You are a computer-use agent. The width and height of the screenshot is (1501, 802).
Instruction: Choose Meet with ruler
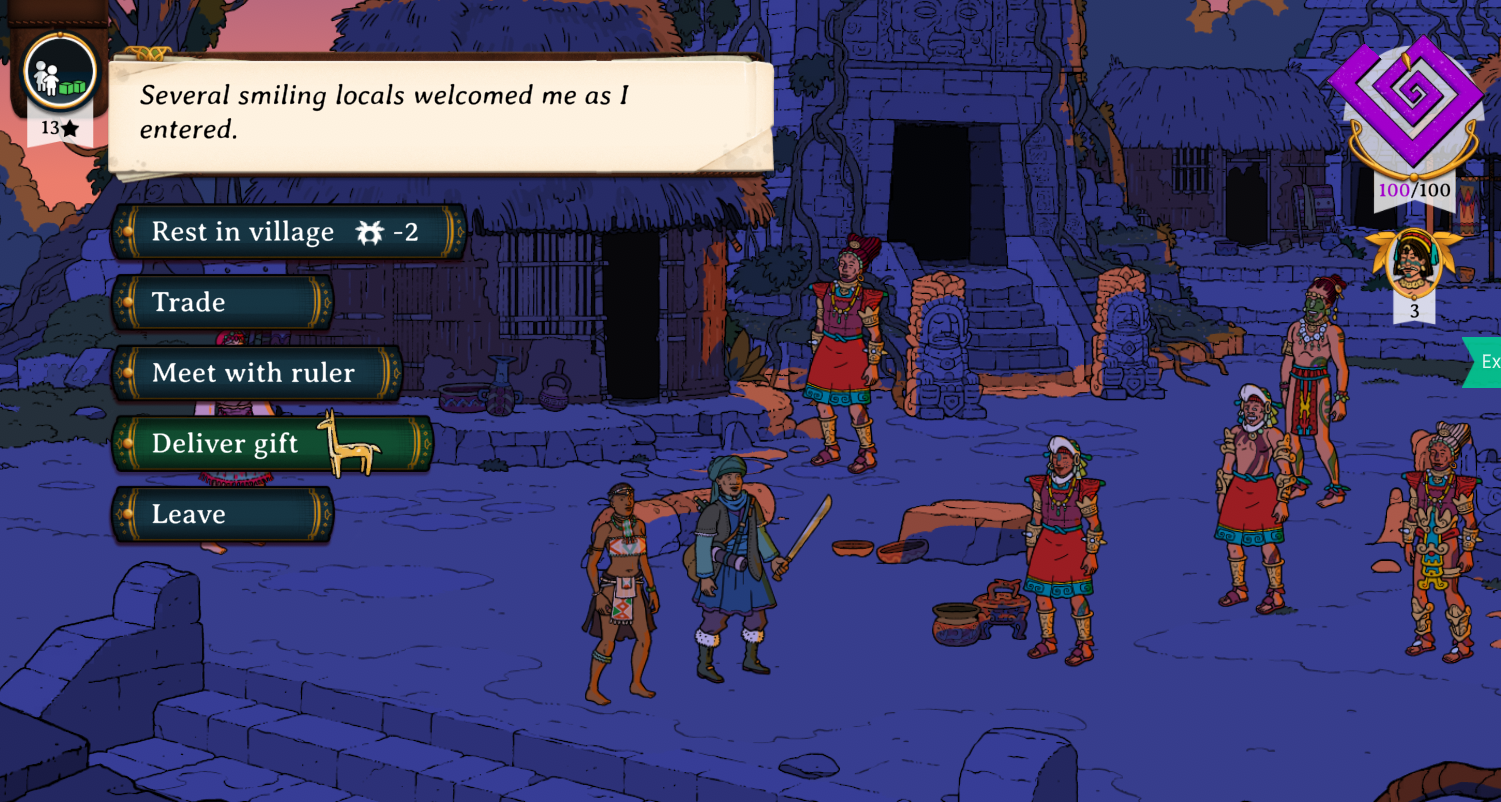coord(257,373)
